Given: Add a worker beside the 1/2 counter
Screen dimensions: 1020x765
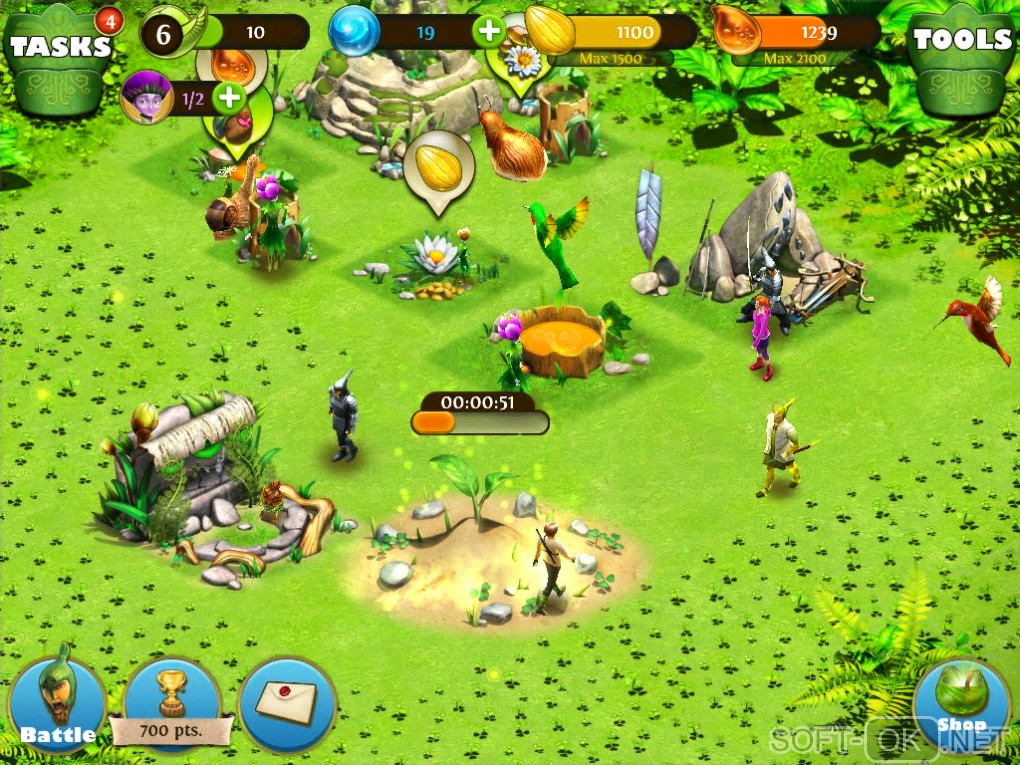Looking at the screenshot, I should coord(229,97).
